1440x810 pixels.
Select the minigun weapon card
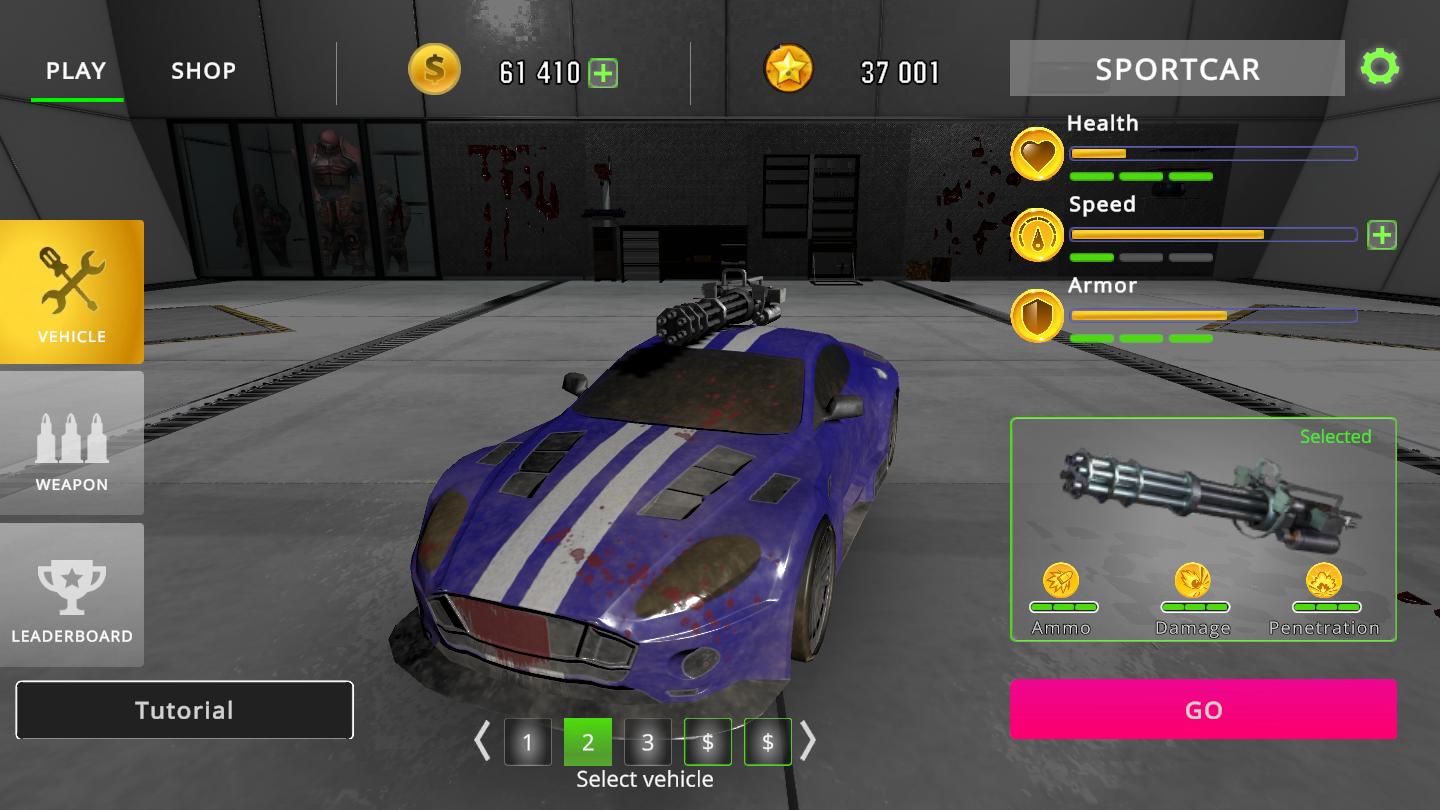(1203, 528)
